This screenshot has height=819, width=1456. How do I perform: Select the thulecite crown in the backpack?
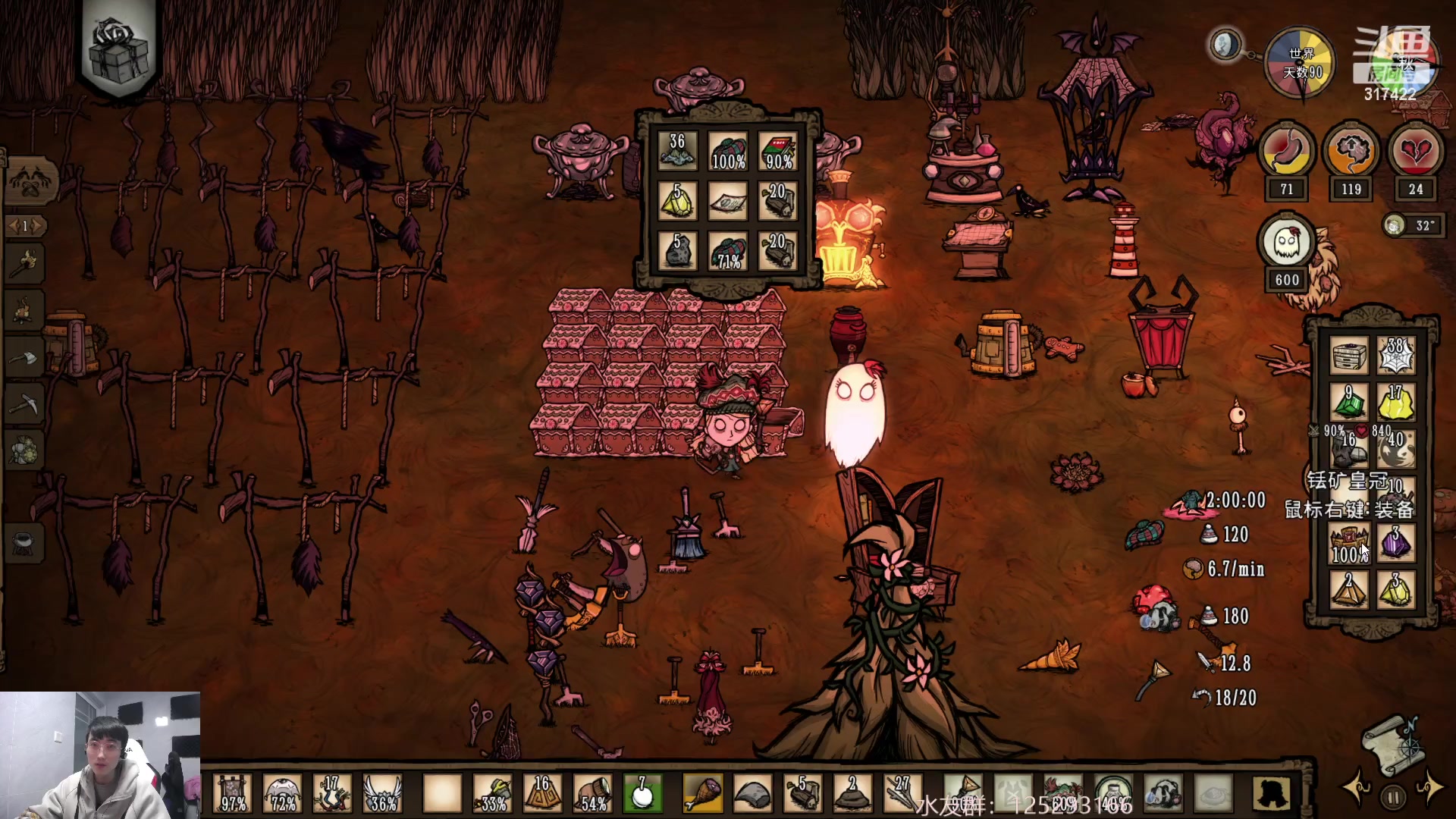(x=1349, y=543)
